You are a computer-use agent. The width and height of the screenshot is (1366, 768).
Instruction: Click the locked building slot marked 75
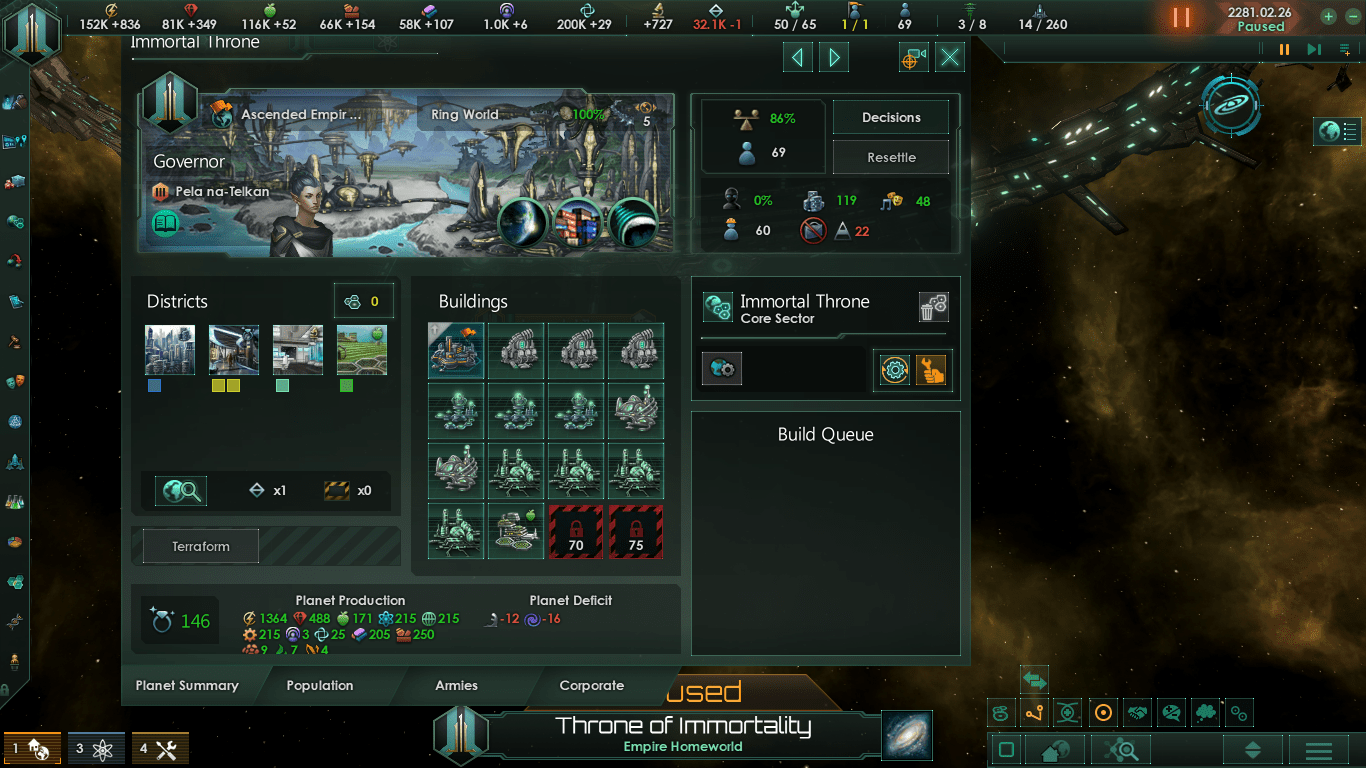(636, 531)
